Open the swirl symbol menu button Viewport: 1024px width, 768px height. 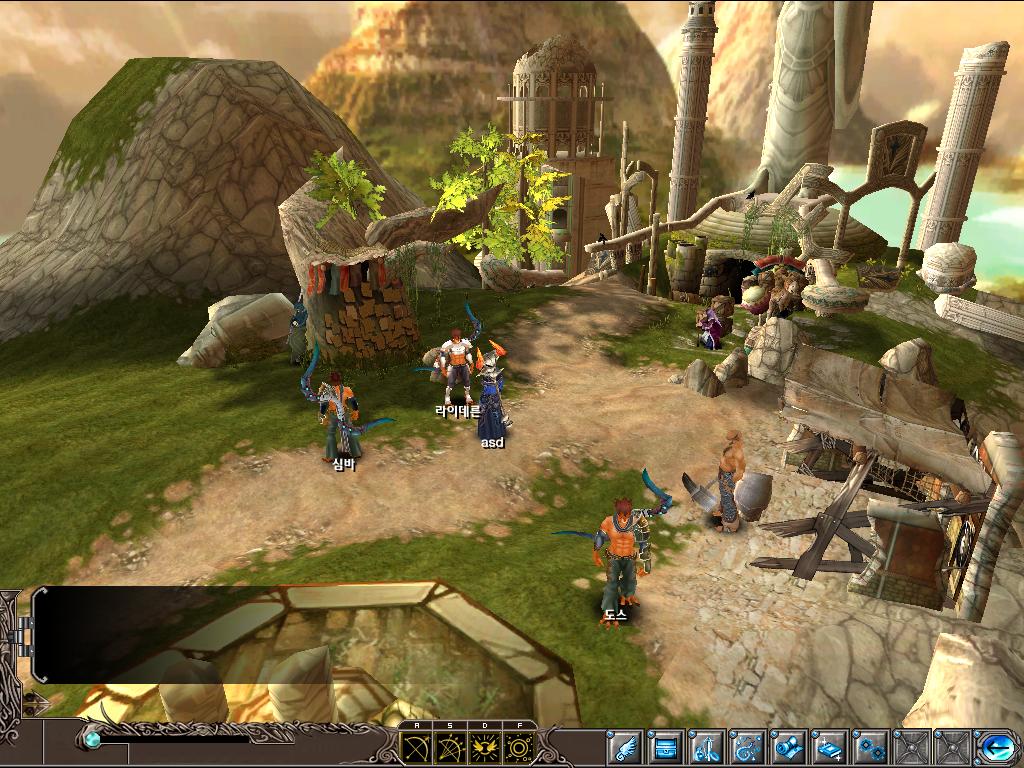(x=748, y=747)
